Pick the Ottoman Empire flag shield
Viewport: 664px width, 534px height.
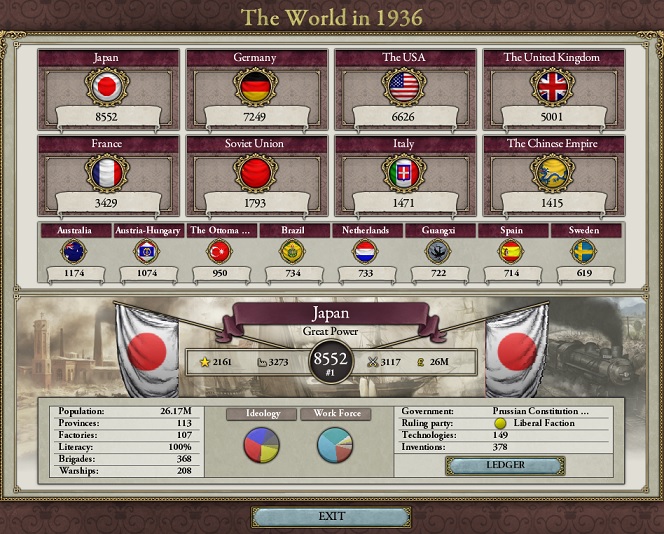(220, 251)
